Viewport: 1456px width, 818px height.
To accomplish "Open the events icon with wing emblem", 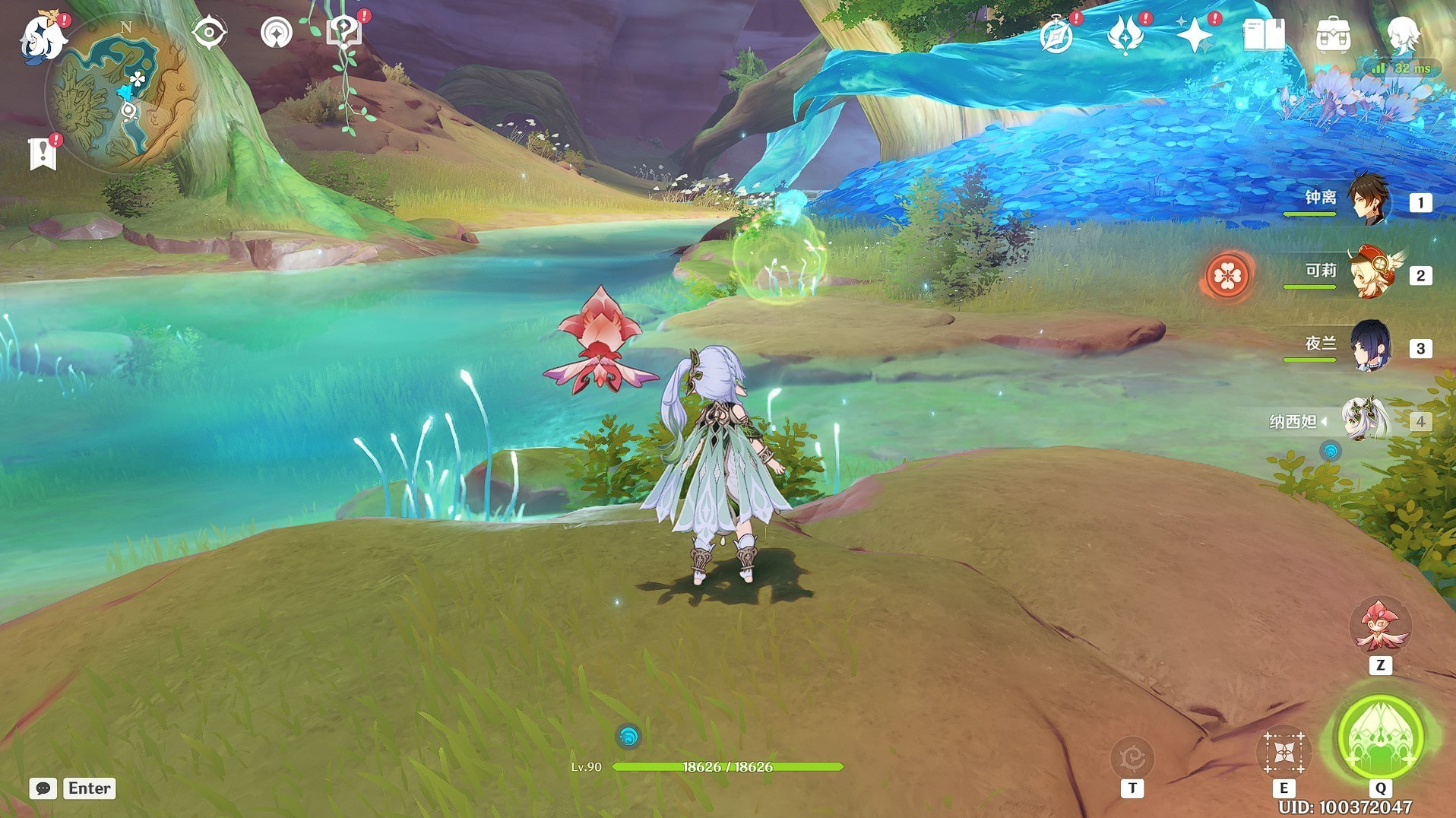I will [x=1125, y=35].
